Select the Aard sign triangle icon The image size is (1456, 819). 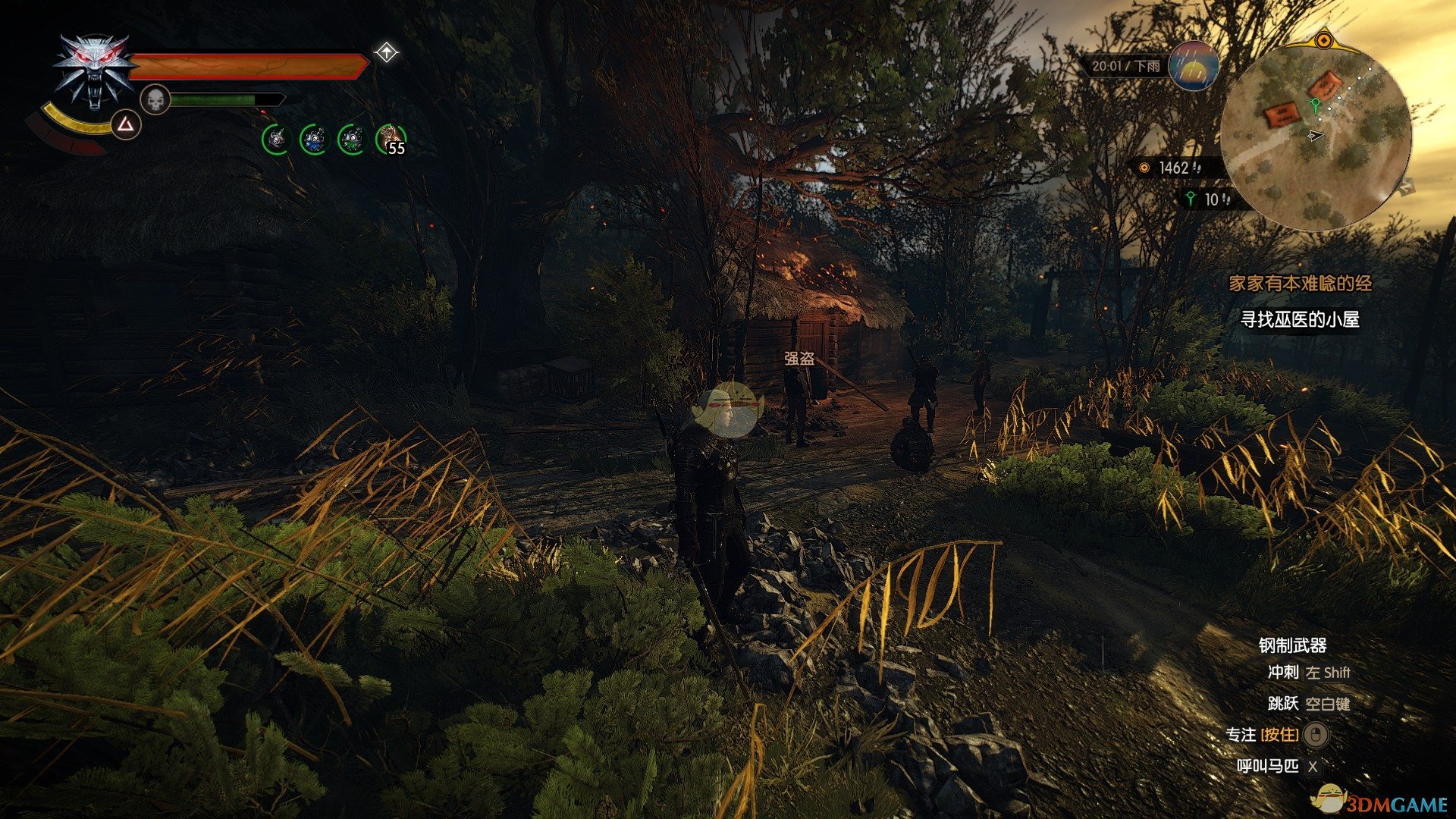[127, 125]
